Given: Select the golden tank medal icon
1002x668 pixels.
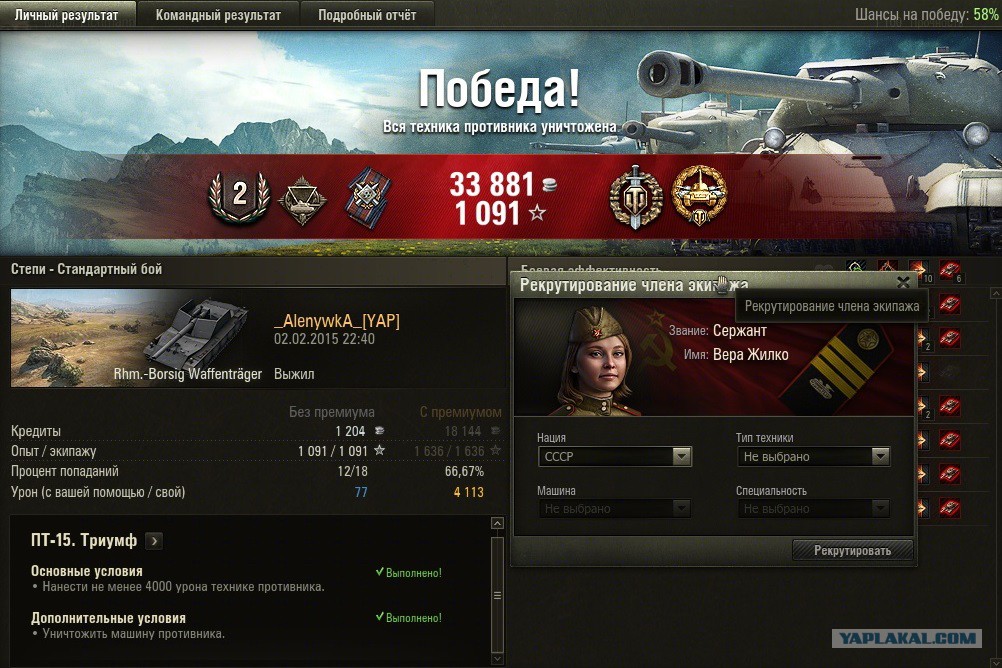Looking at the screenshot, I should [x=699, y=194].
